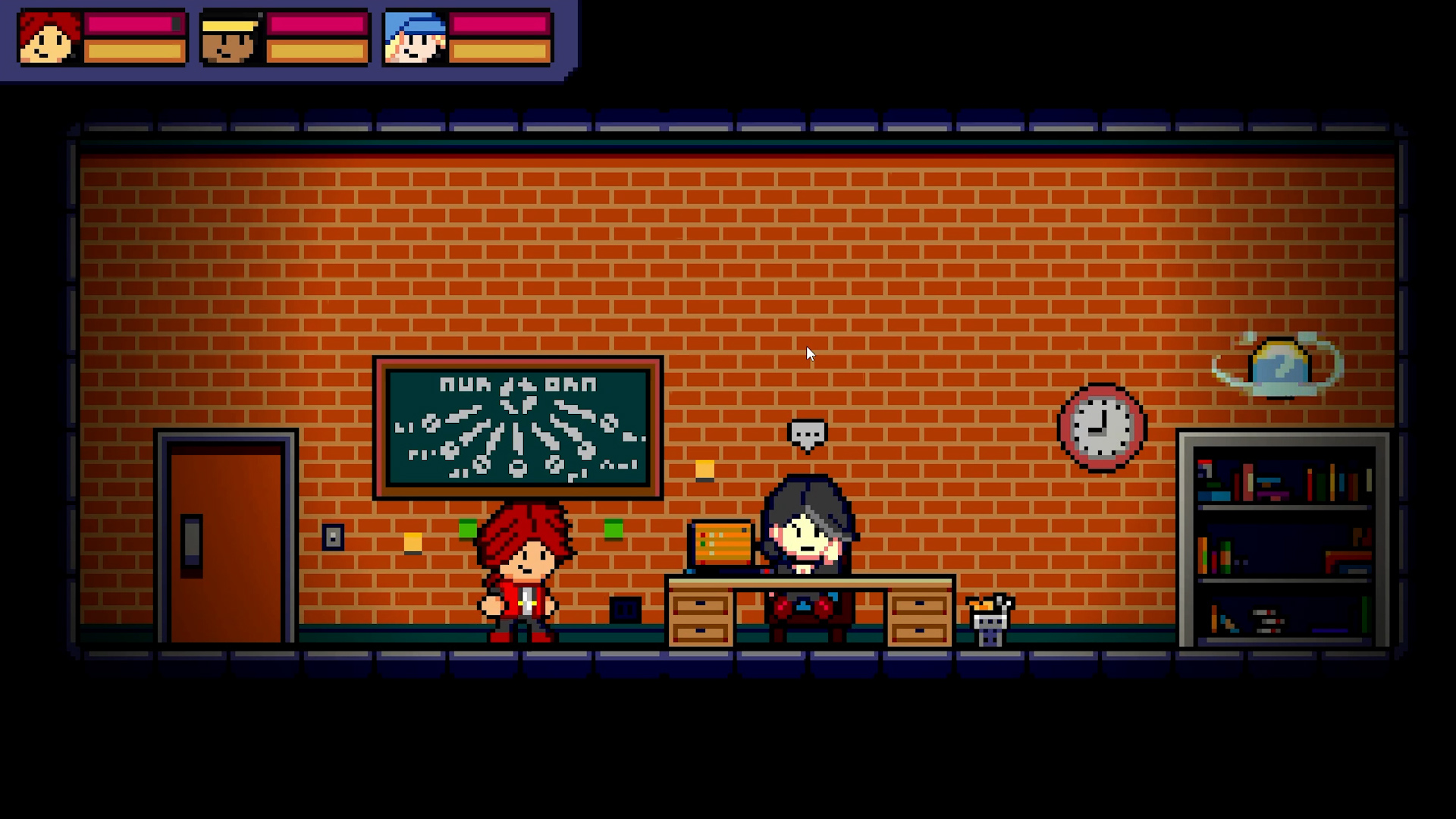Image resolution: width=1456 pixels, height=819 pixels.
Task: Click the chalkboard with diagrams
Action: [518, 426]
